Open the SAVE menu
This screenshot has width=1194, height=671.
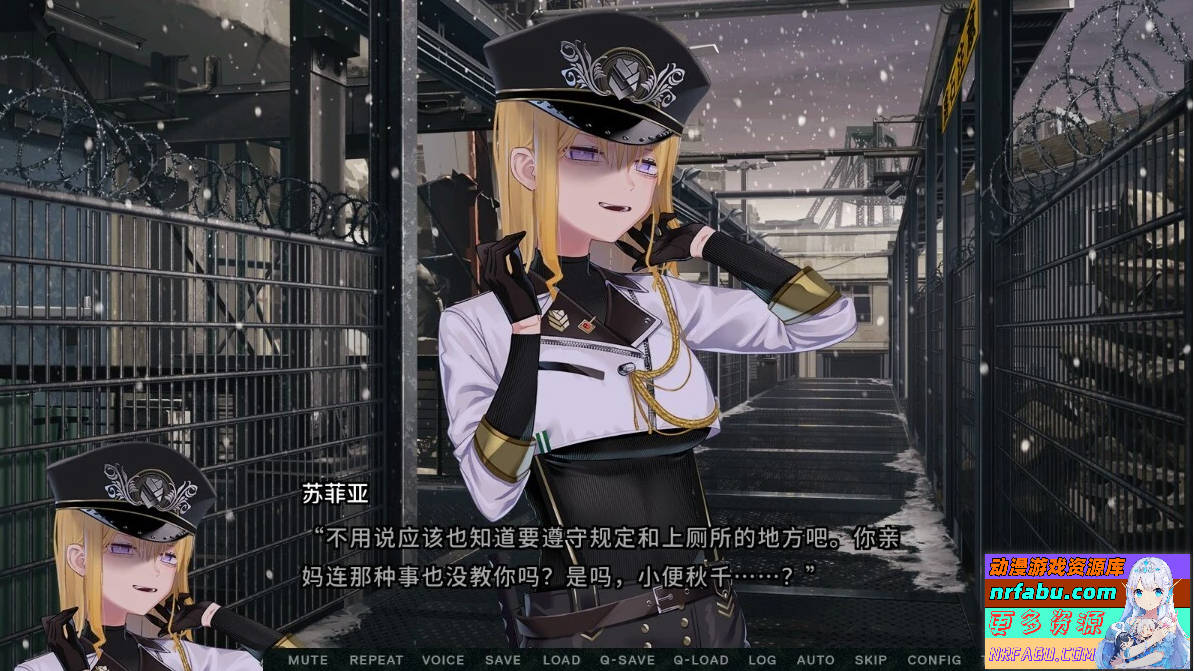click(502, 660)
